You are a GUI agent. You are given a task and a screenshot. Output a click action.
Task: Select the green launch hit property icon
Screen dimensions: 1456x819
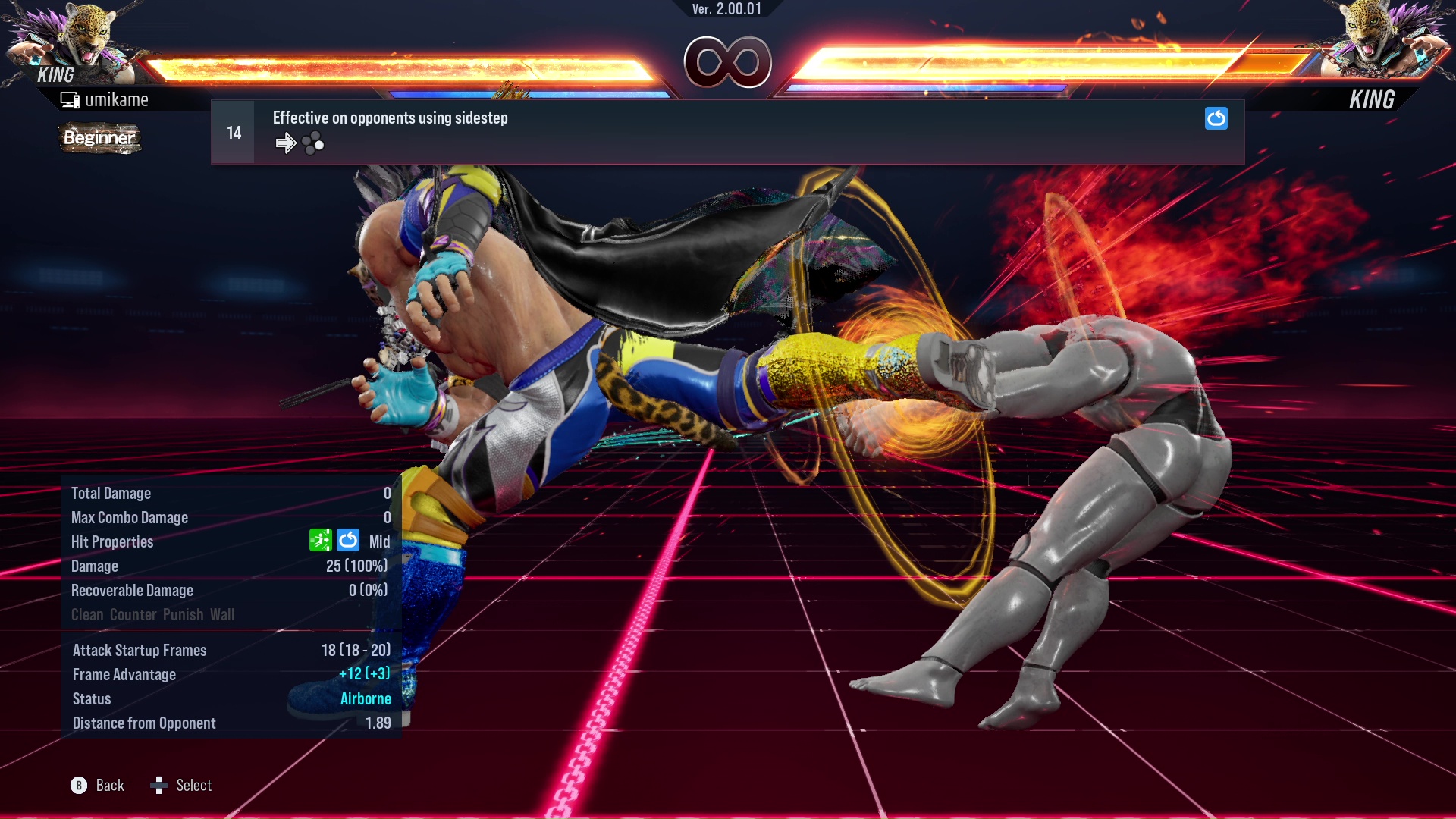click(322, 540)
